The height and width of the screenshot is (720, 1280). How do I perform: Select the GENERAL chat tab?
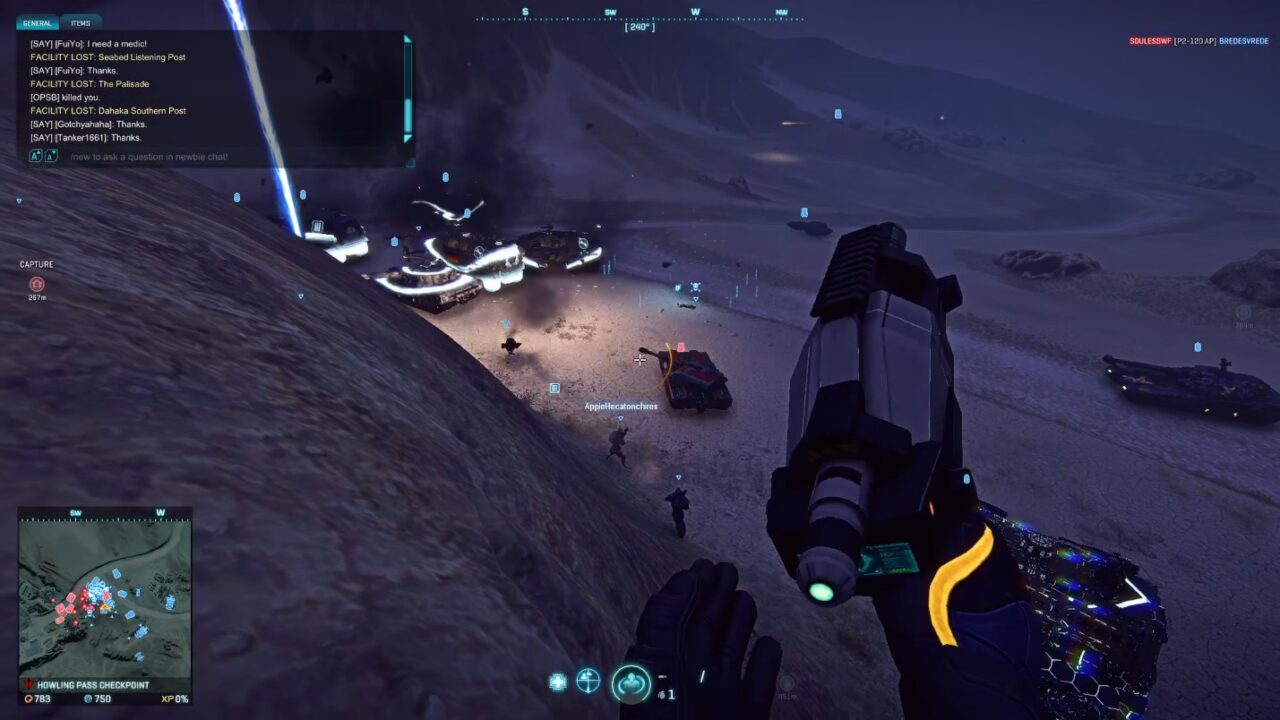pos(37,22)
